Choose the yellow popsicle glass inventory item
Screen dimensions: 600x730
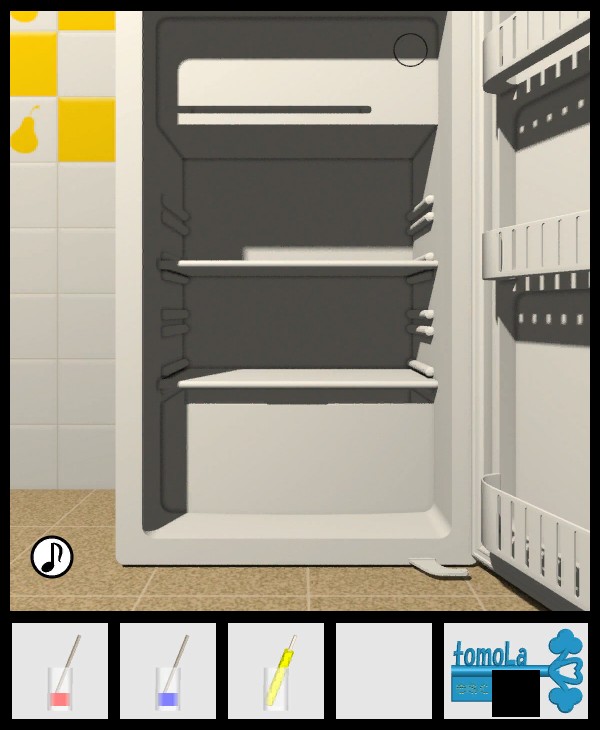tap(276, 671)
